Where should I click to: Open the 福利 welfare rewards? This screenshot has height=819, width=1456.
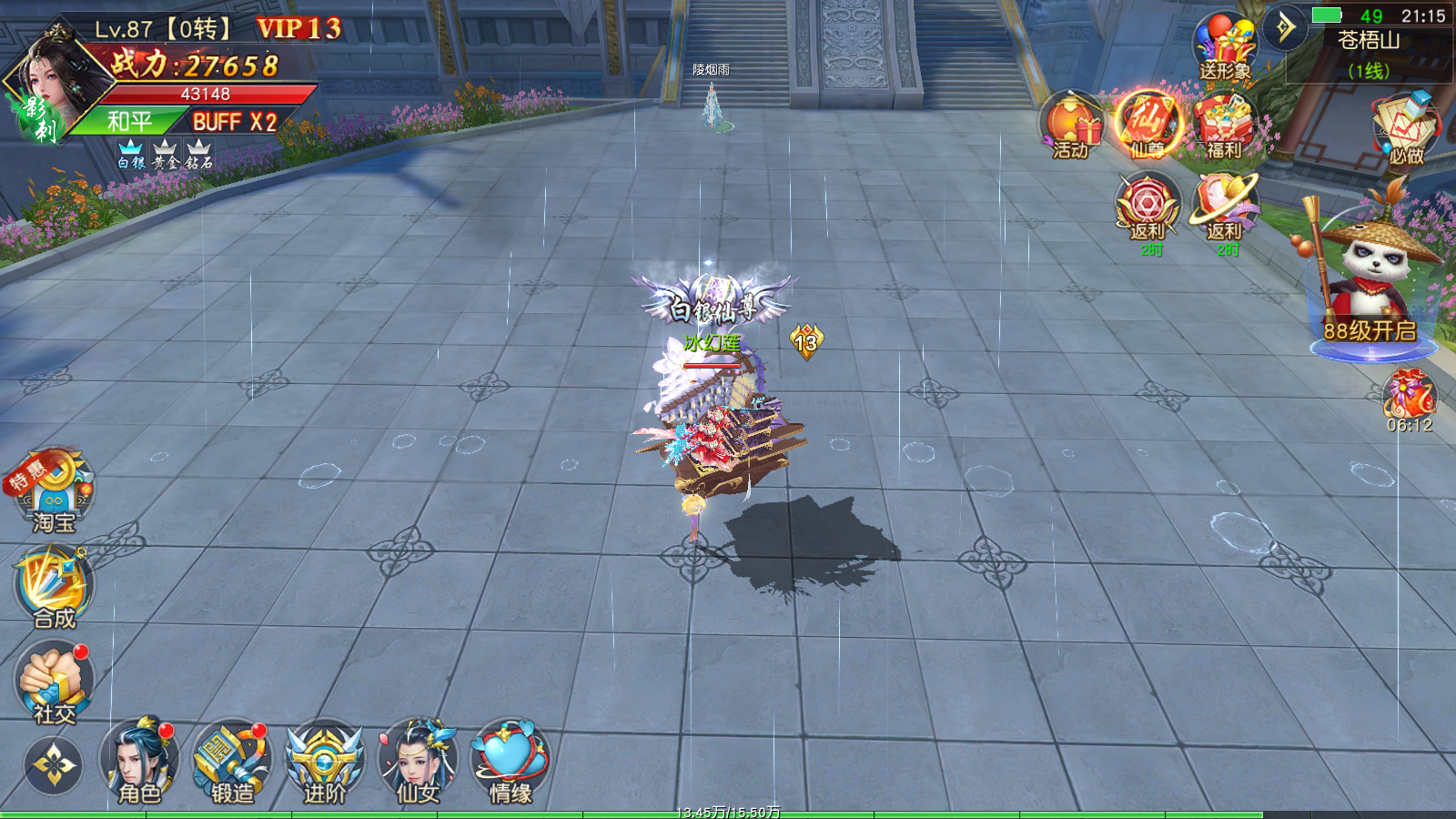tap(1224, 126)
